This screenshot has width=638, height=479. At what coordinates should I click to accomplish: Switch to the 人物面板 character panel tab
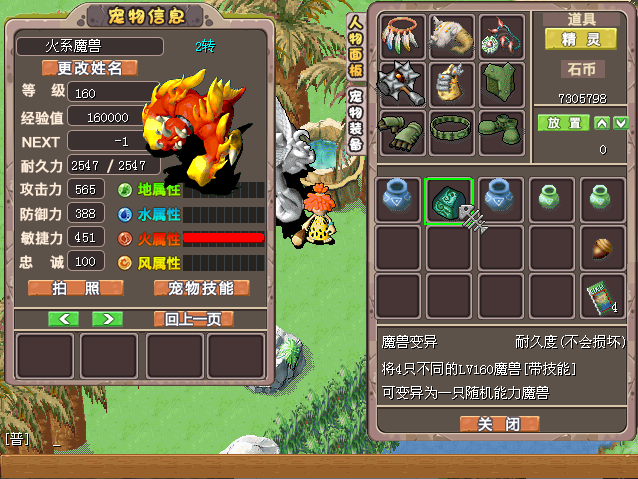click(x=355, y=48)
